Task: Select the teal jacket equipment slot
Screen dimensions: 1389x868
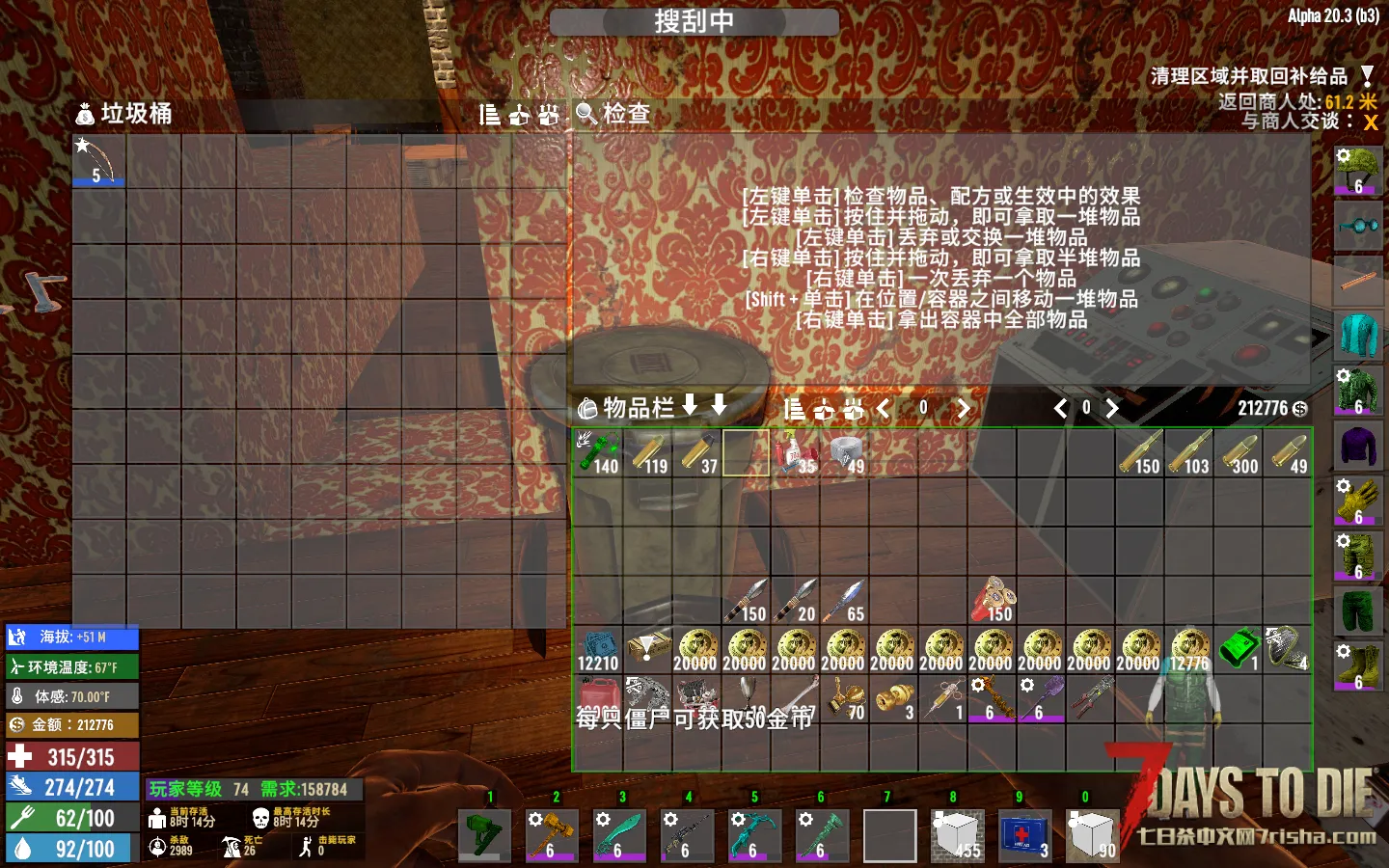Action: point(1358,336)
